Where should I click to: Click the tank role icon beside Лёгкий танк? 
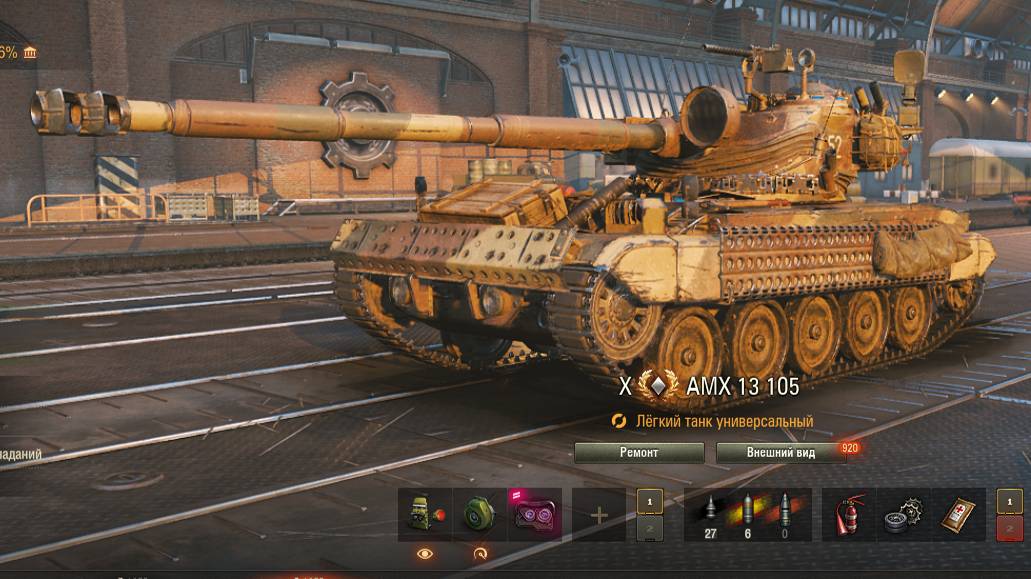click(x=620, y=422)
